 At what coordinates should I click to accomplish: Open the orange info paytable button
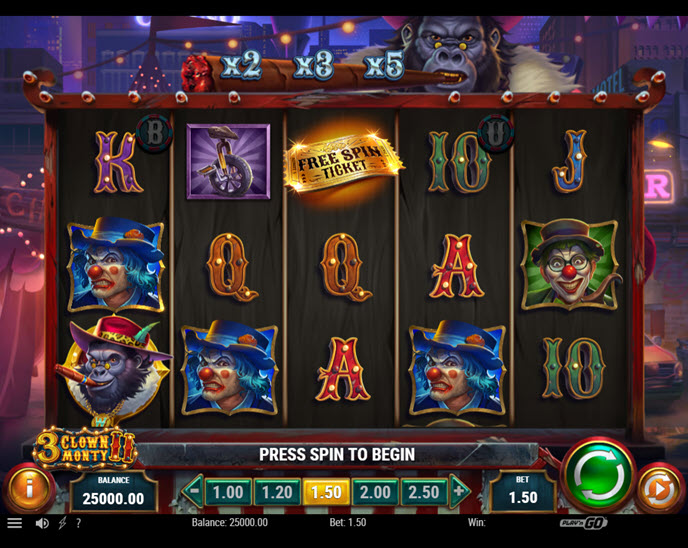(29, 490)
